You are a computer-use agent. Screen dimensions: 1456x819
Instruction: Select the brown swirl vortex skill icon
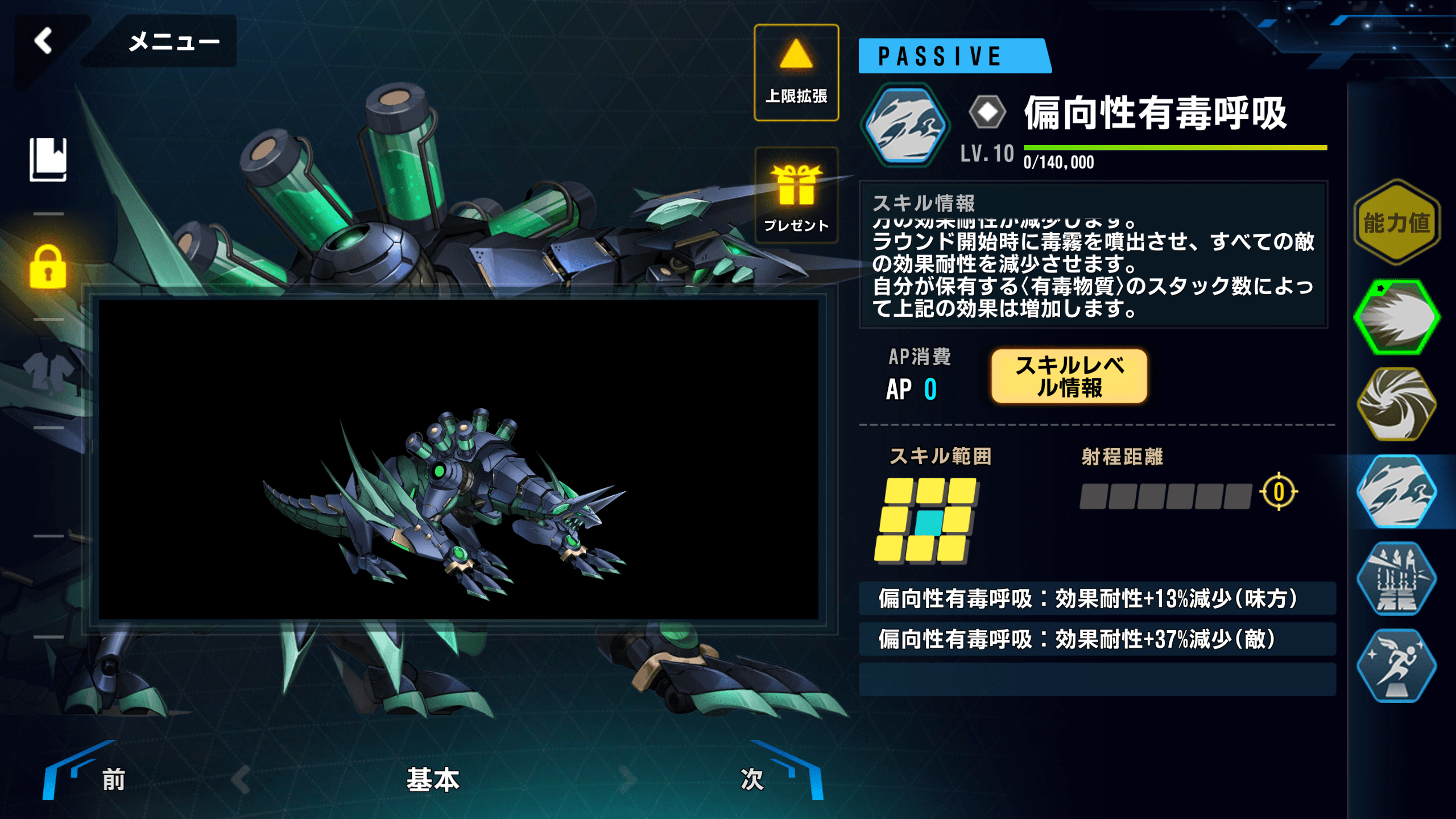1396,404
